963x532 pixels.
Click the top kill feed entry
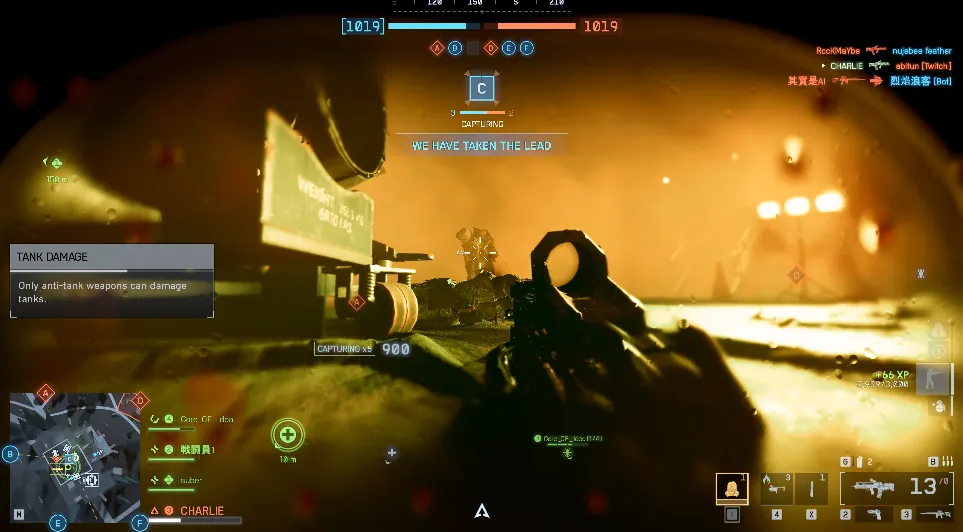882,50
